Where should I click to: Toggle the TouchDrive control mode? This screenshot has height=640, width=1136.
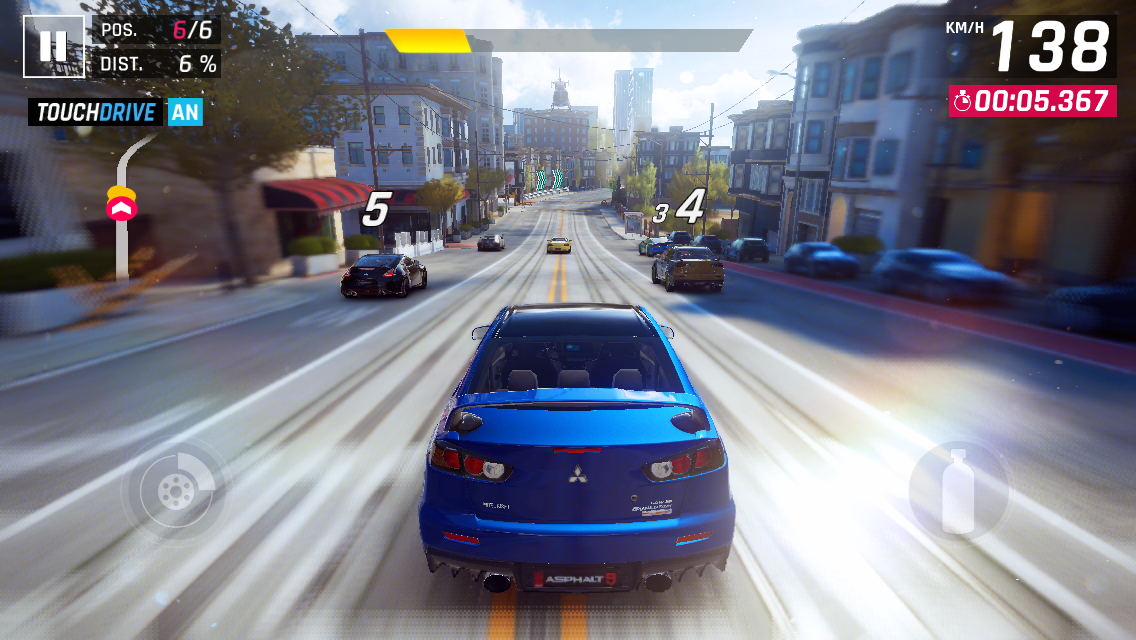pos(115,111)
